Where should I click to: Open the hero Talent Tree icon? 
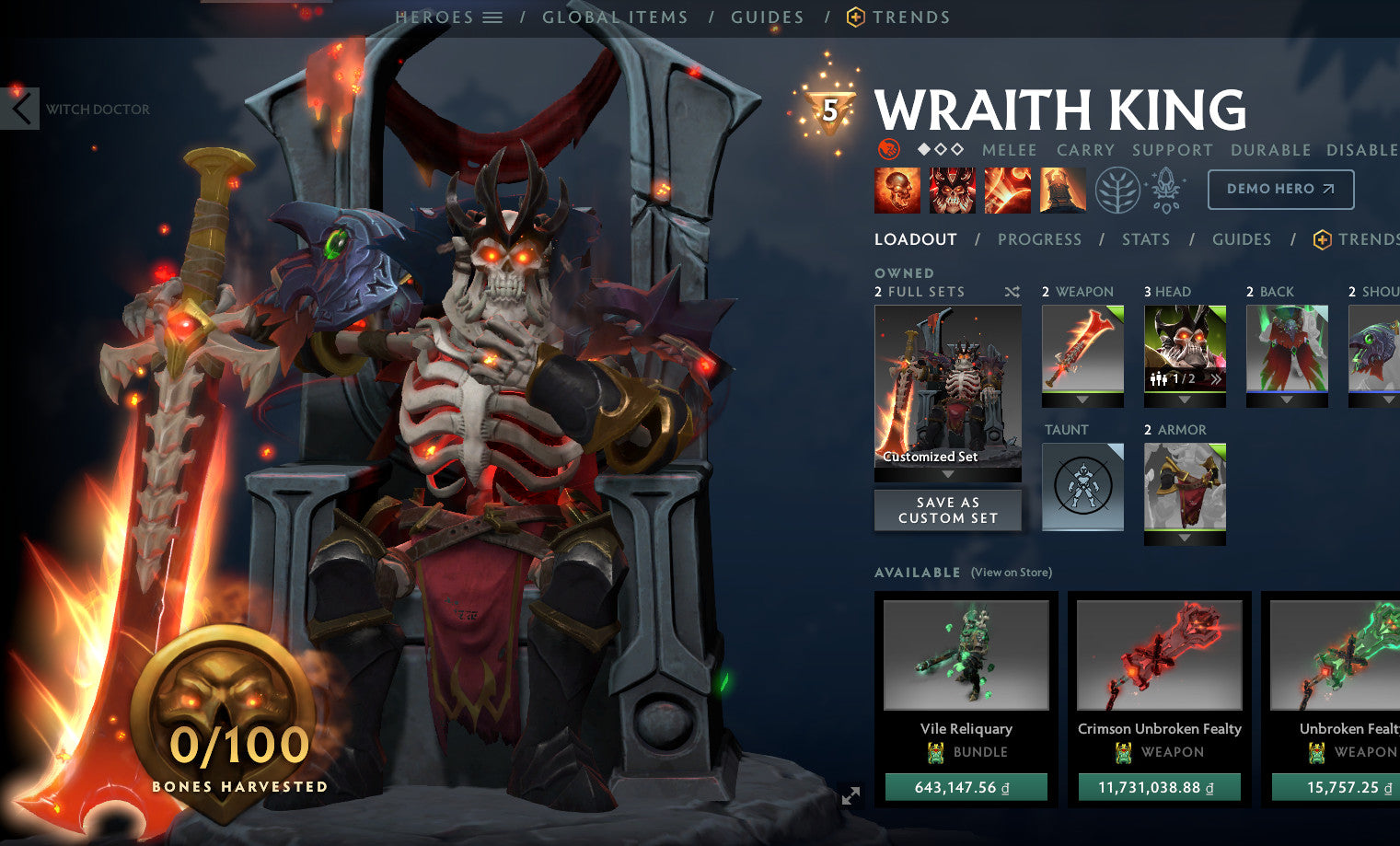tap(1117, 190)
